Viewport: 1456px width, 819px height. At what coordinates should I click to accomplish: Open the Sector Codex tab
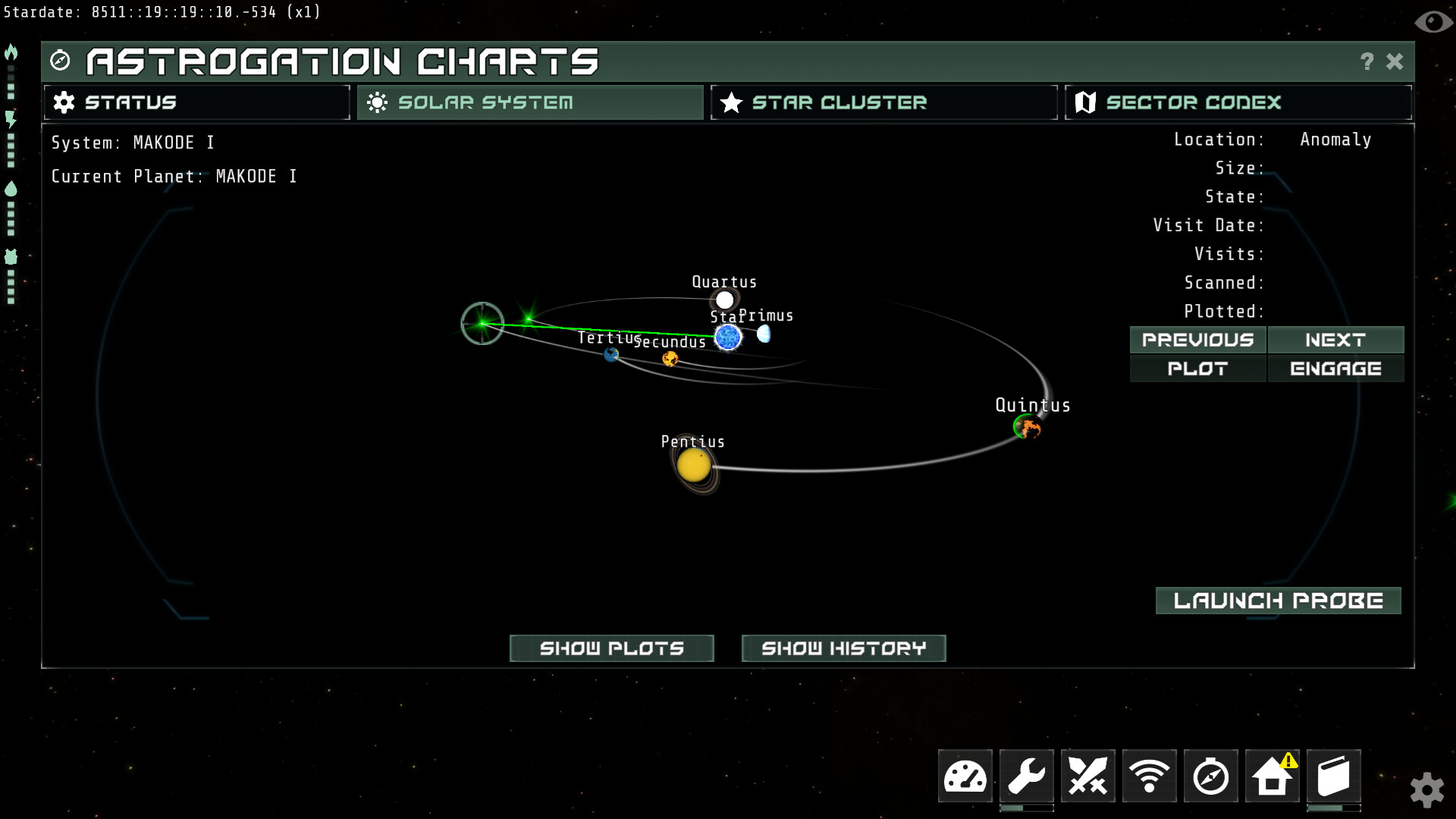[x=1238, y=102]
